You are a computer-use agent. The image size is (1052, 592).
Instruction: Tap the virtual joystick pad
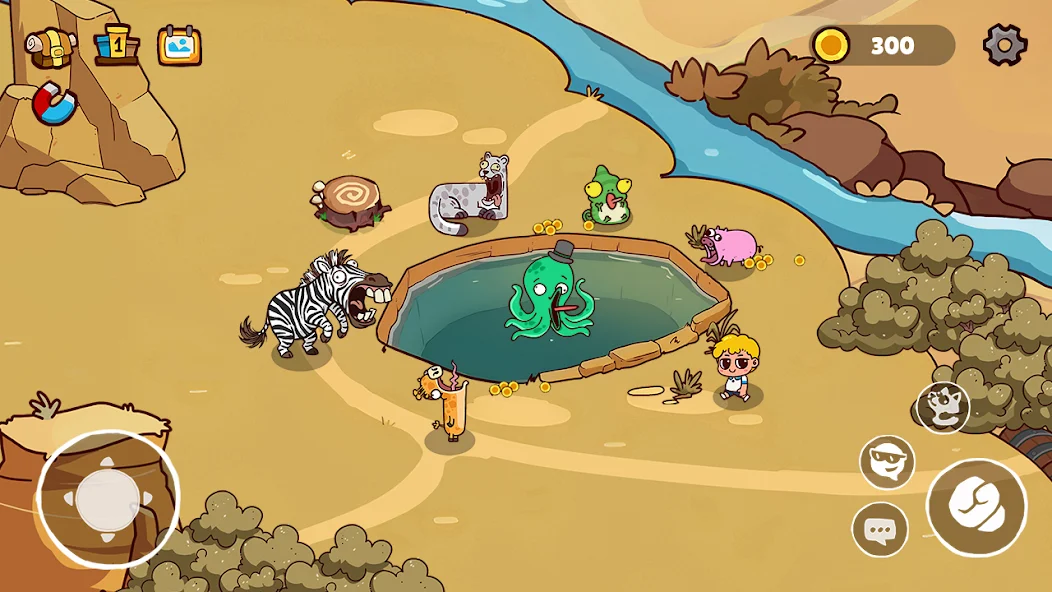[x=108, y=500]
